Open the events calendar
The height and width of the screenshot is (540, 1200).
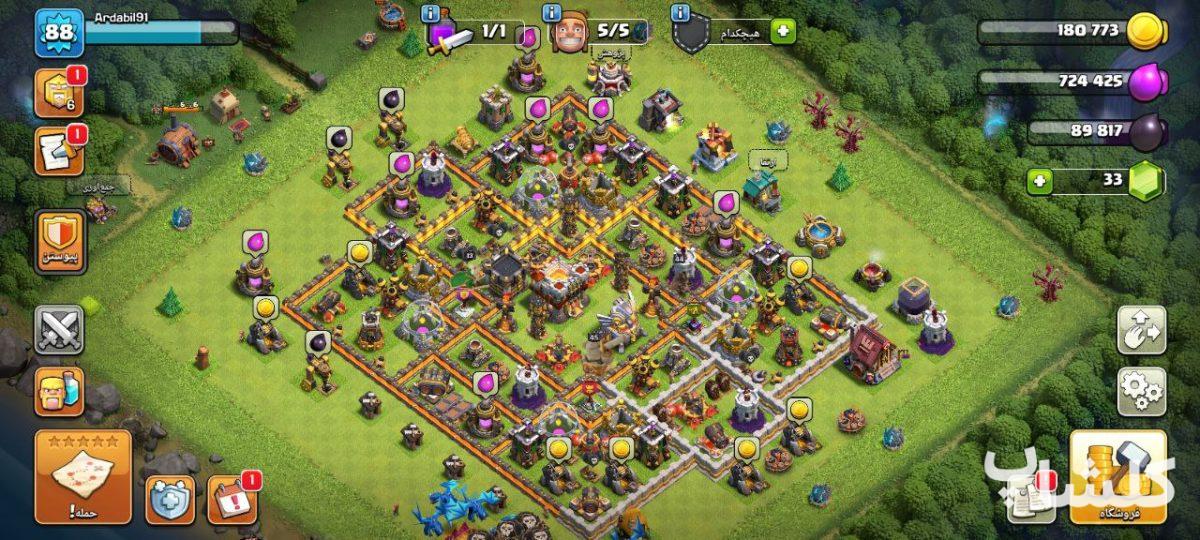pyautogui.click(x=231, y=499)
